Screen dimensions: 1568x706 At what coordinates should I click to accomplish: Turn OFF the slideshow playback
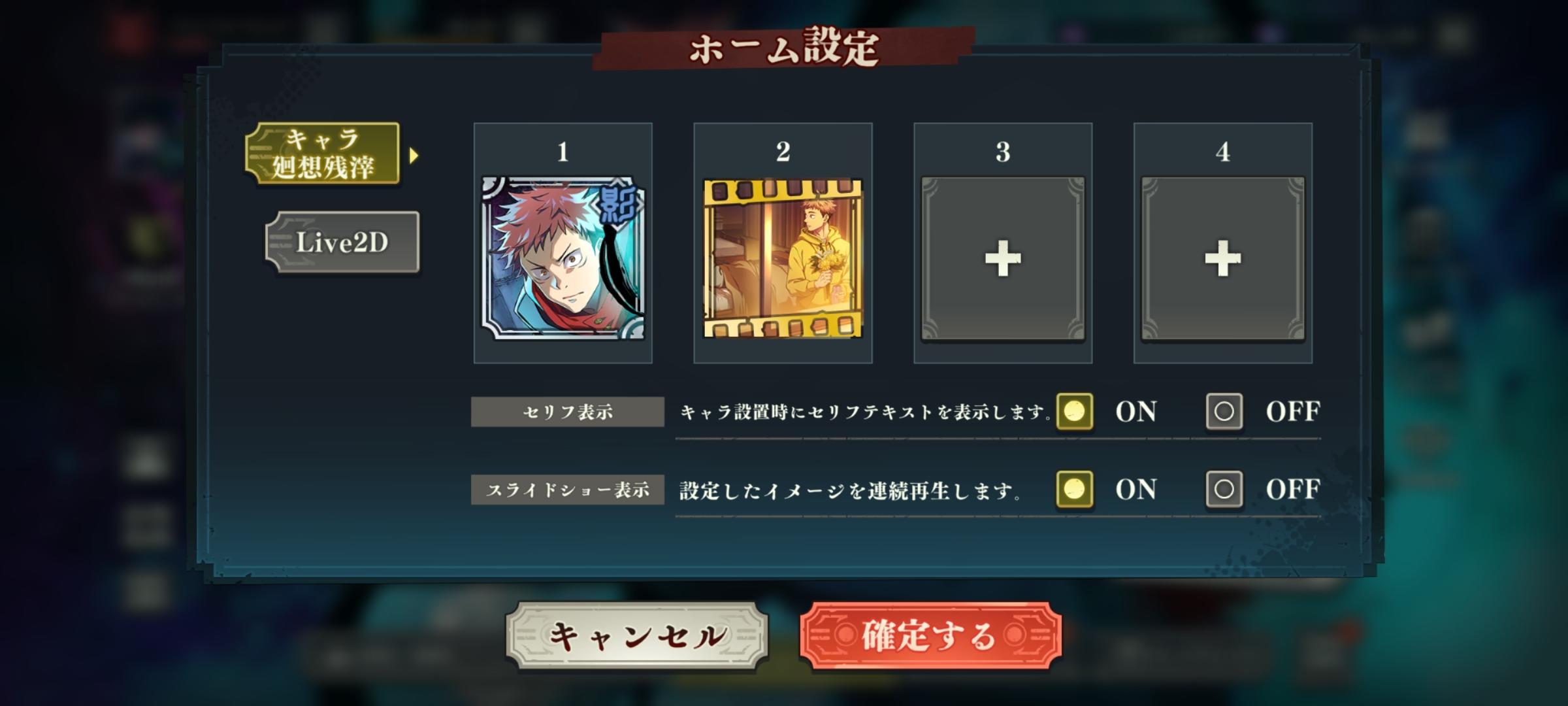coord(1224,490)
